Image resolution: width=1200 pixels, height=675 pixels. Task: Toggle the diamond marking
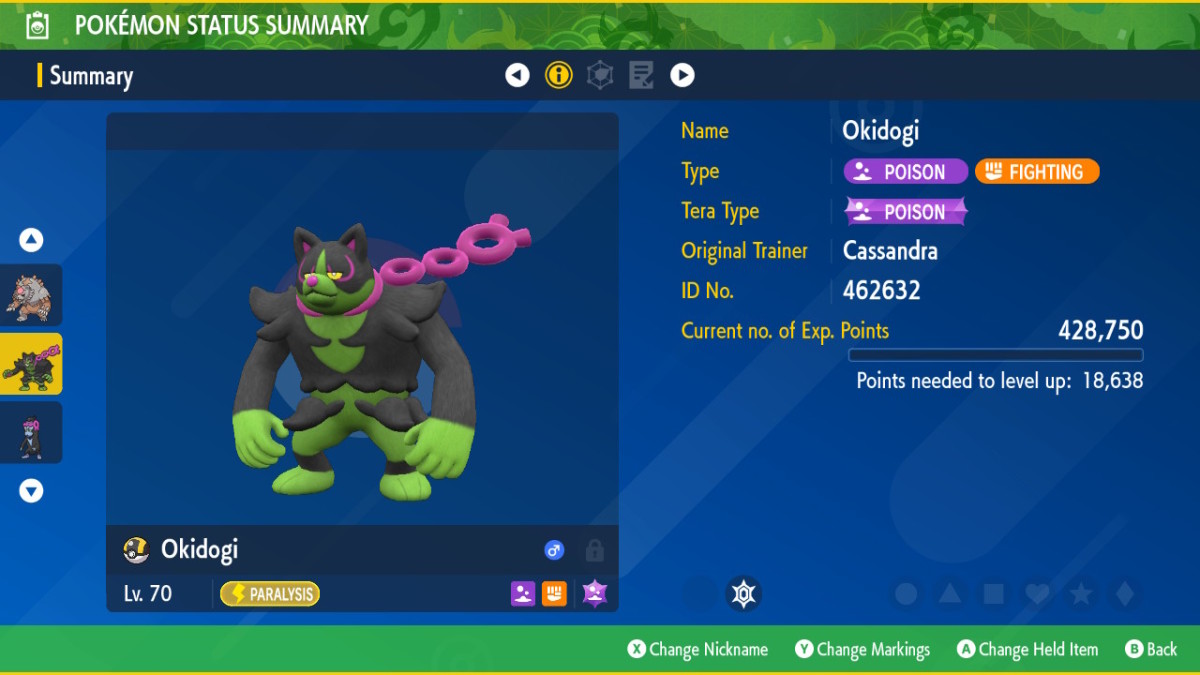pos(1125,594)
